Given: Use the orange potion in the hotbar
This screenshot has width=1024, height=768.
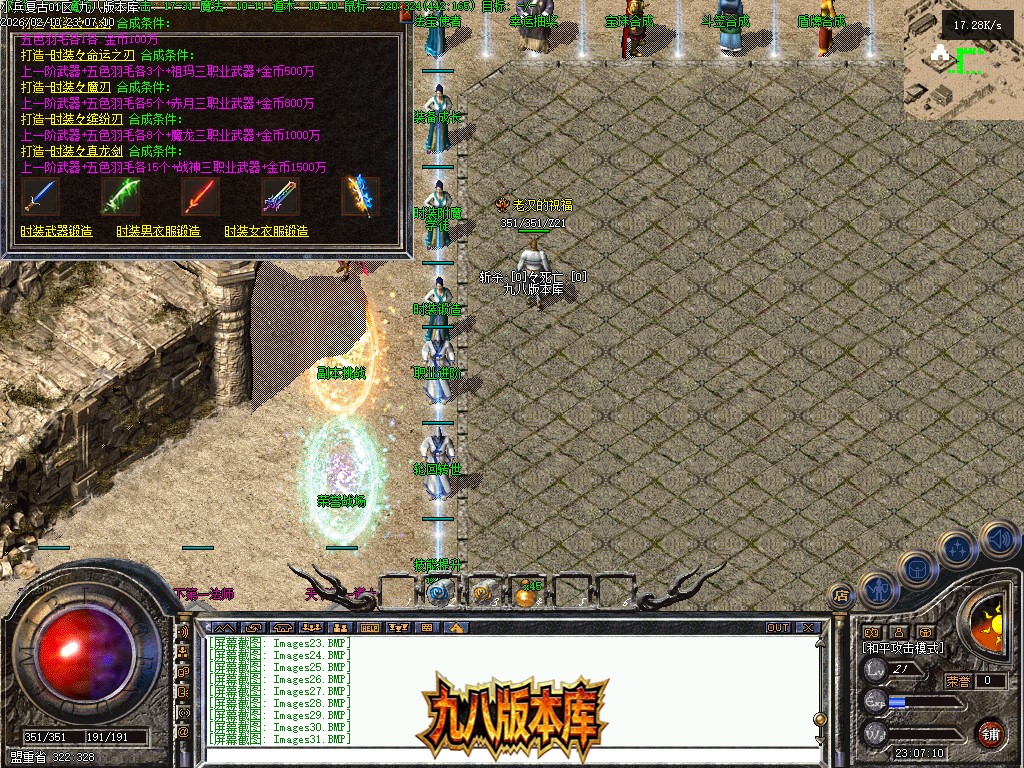Looking at the screenshot, I should pyautogui.click(x=525, y=594).
